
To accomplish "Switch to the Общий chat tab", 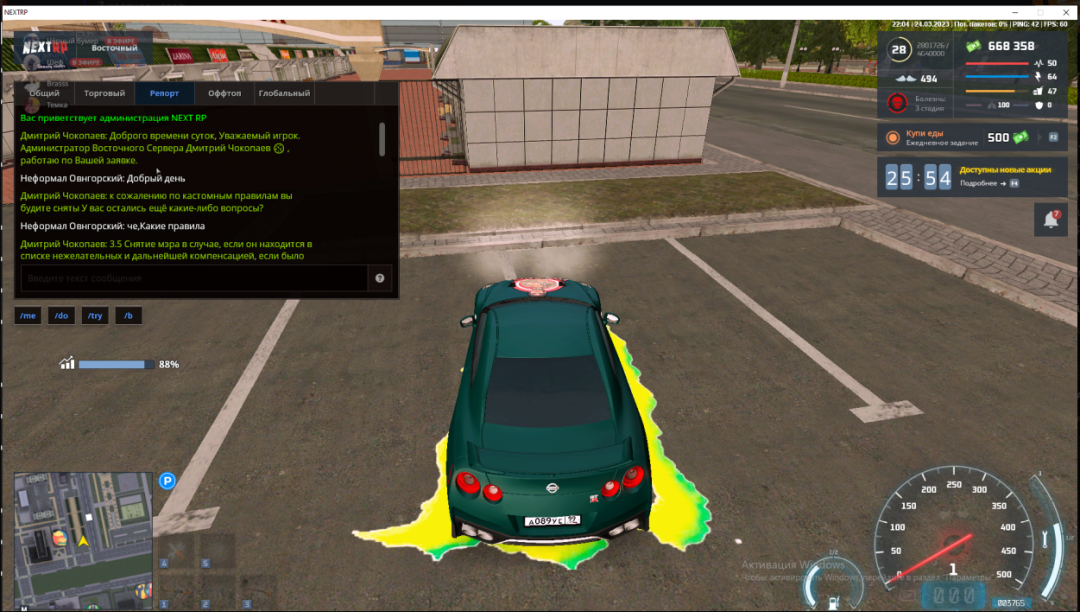I will click(x=44, y=93).
